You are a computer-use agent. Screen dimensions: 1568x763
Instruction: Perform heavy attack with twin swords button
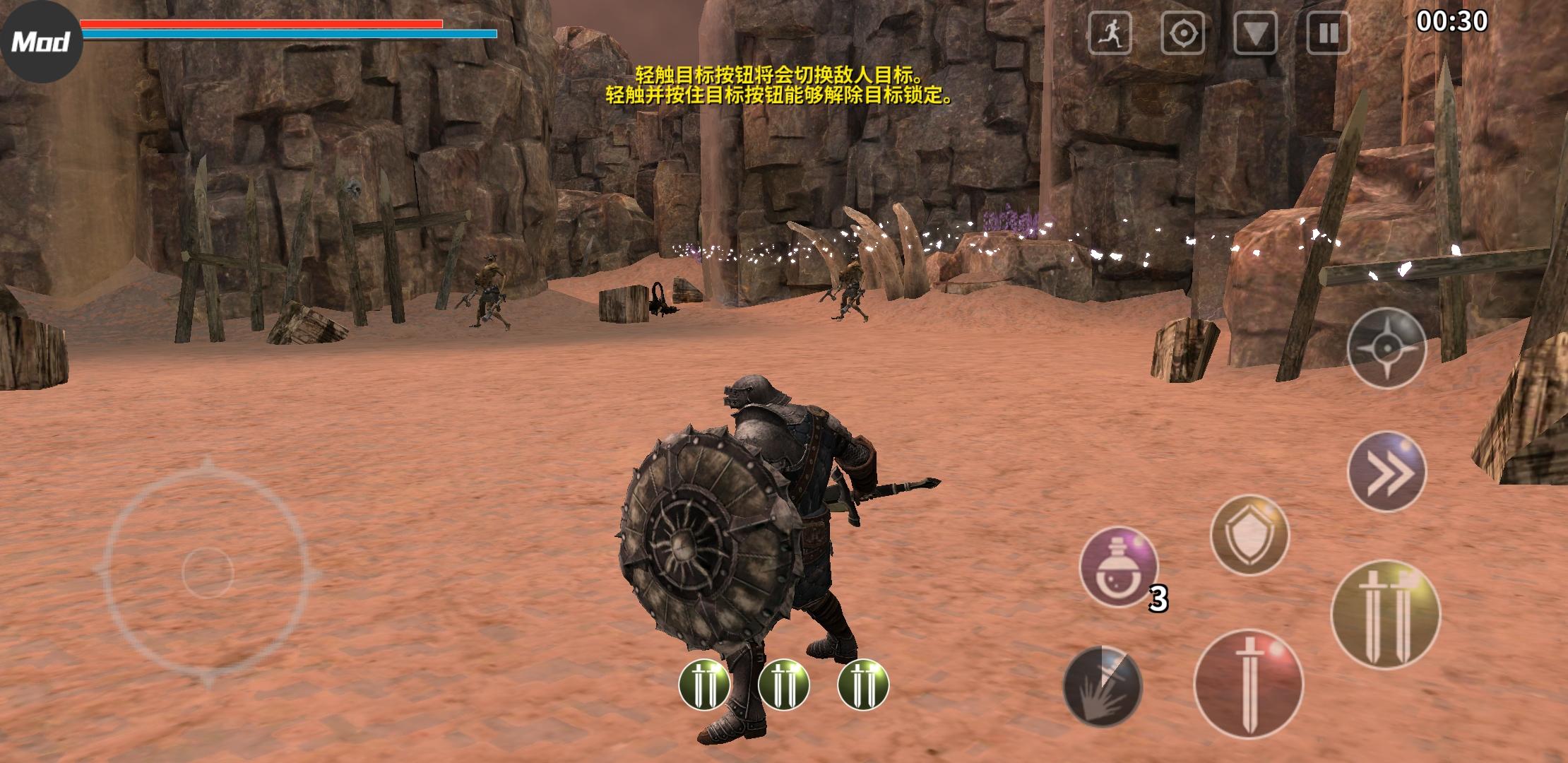(1385, 615)
